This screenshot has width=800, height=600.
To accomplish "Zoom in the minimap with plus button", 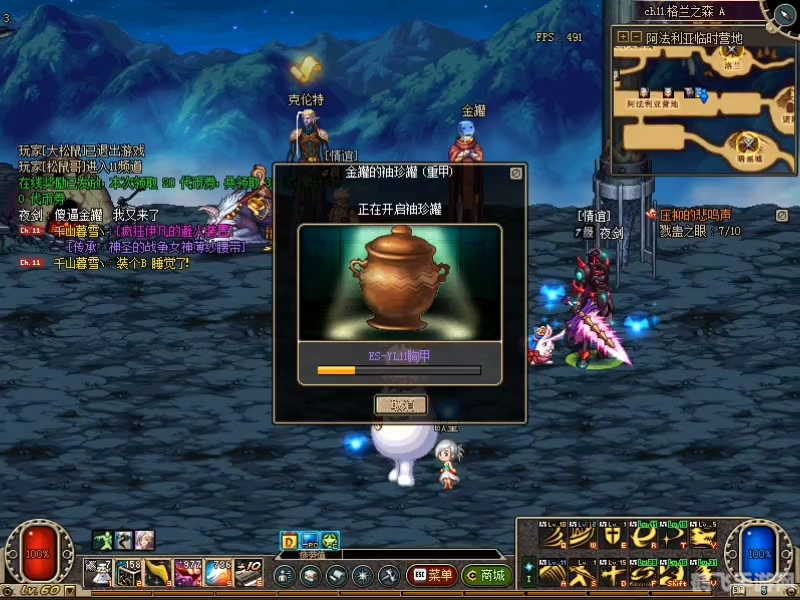I will [623, 37].
